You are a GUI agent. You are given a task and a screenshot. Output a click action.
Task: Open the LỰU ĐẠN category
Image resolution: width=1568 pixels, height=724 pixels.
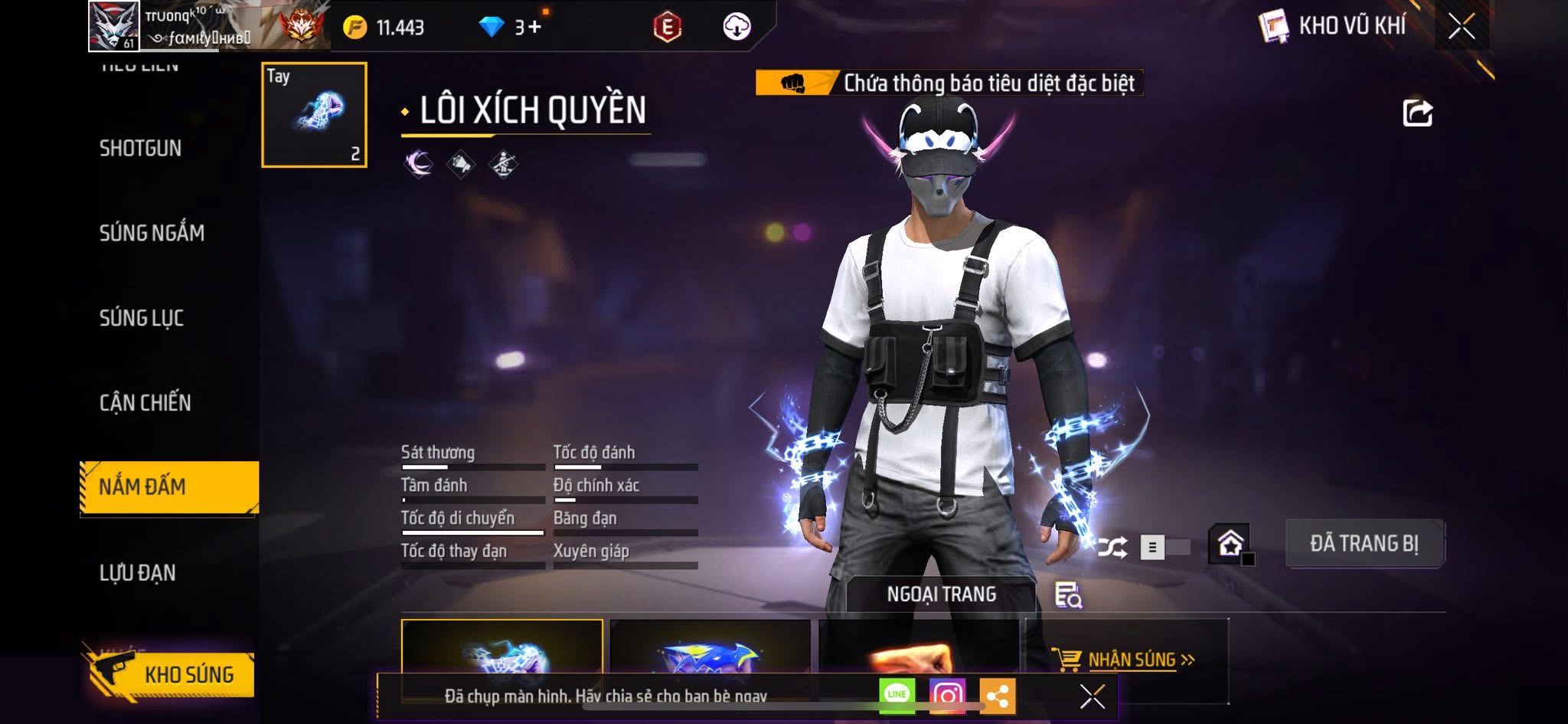(138, 573)
